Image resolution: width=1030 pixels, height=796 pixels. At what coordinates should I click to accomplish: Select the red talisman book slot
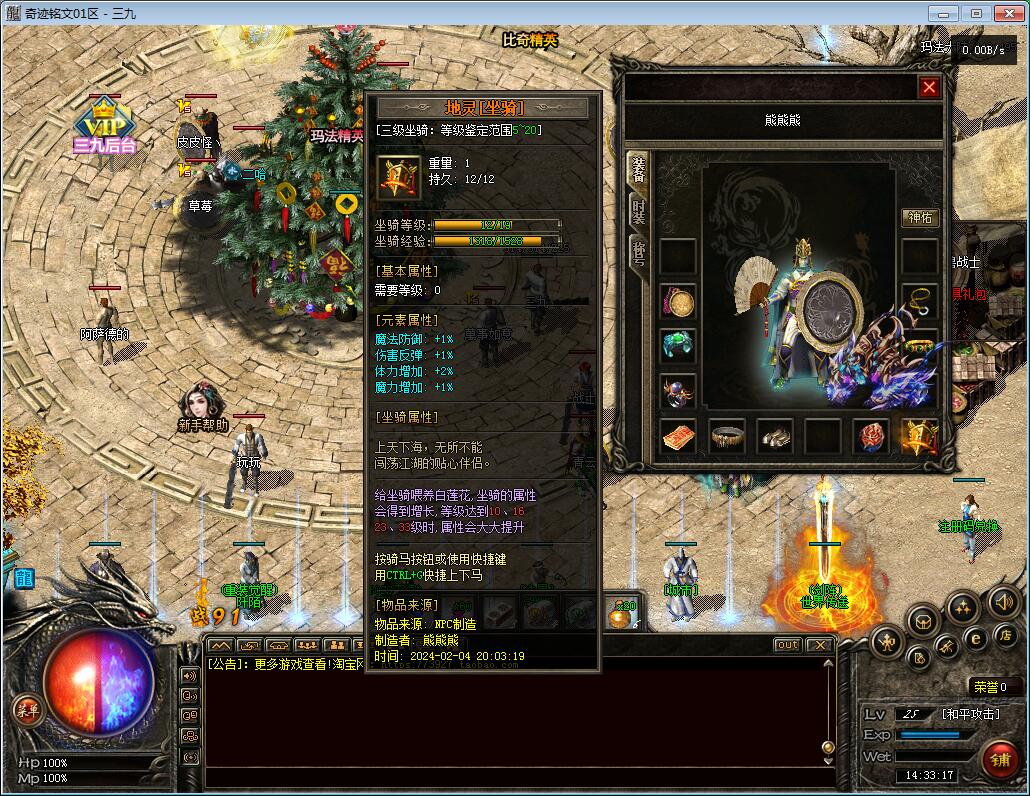coord(679,436)
